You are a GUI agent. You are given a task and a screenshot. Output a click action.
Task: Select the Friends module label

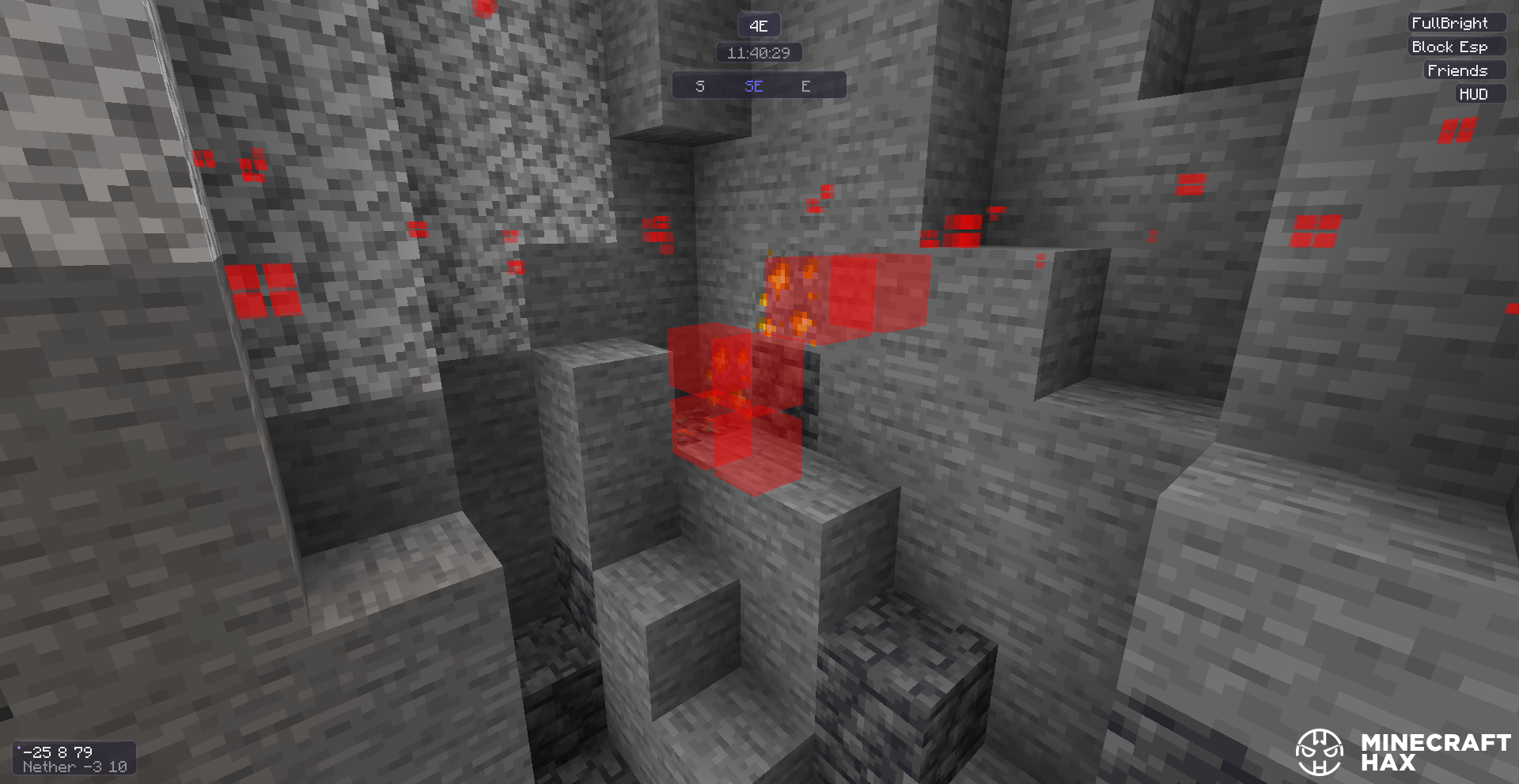point(1457,70)
